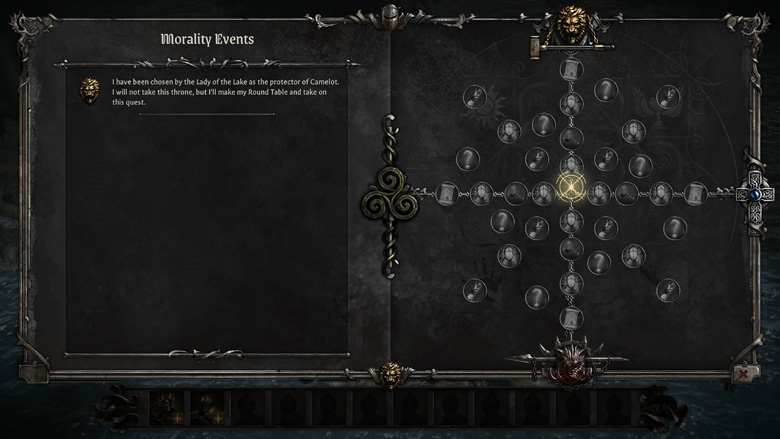
Task: Select the glowing center node of the morality chart
Action: point(571,190)
